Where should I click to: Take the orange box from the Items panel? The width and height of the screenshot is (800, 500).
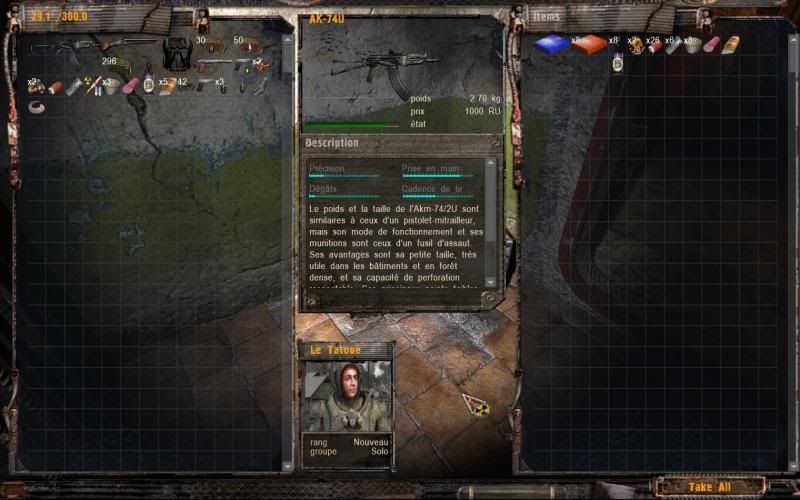[589, 44]
